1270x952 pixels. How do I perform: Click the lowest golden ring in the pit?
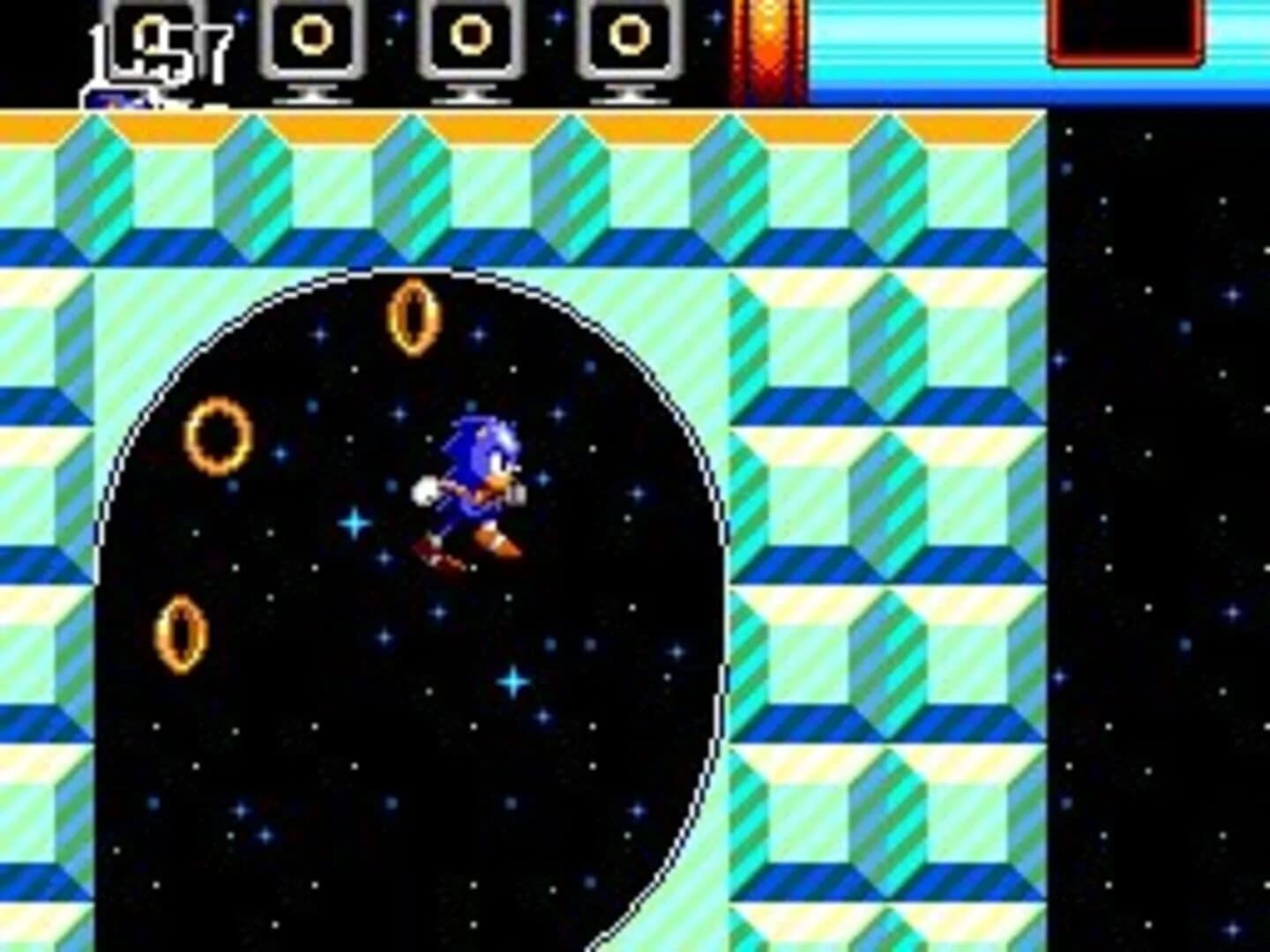point(181,632)
